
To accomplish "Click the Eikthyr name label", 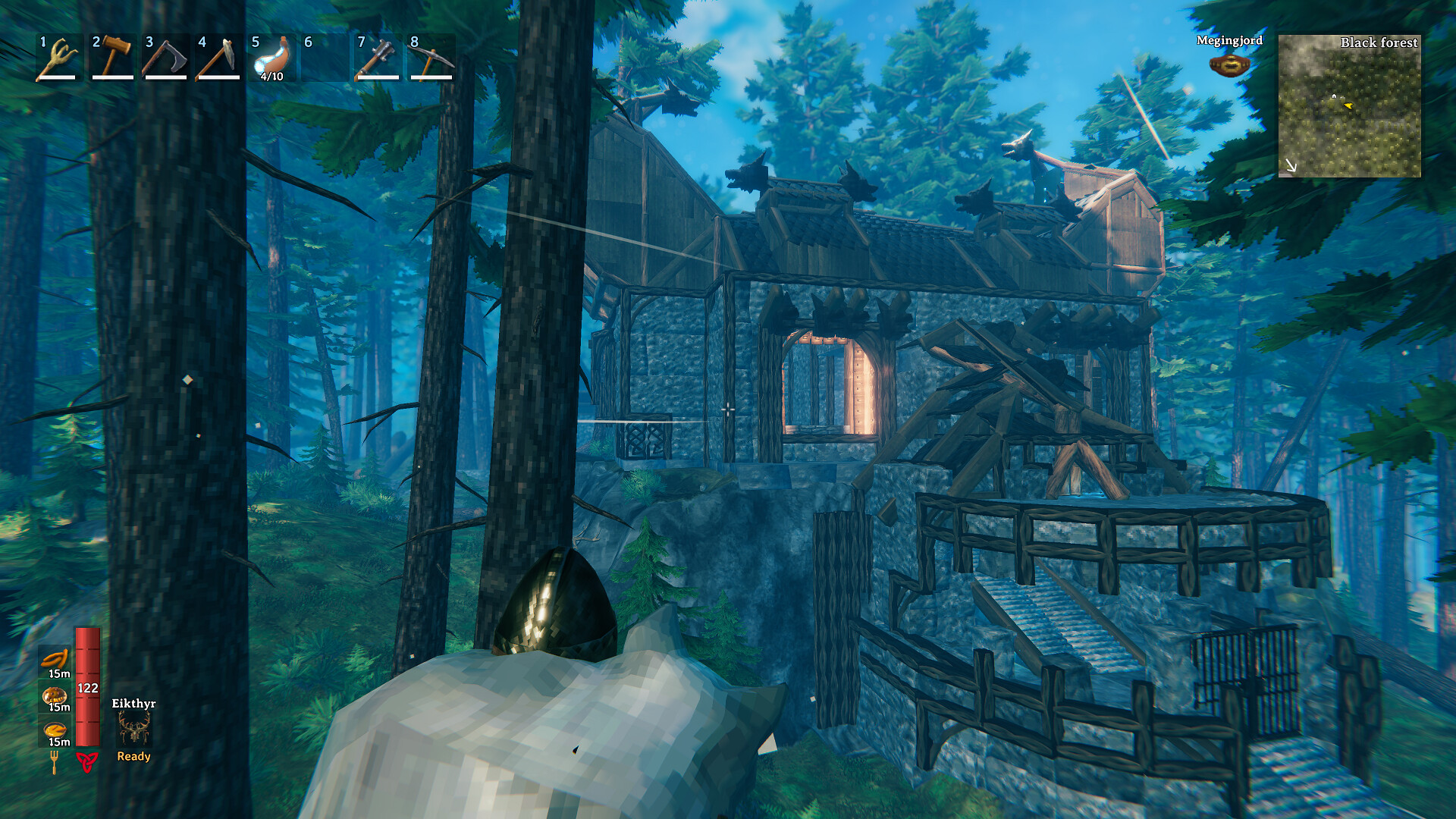I will point(133,704).
